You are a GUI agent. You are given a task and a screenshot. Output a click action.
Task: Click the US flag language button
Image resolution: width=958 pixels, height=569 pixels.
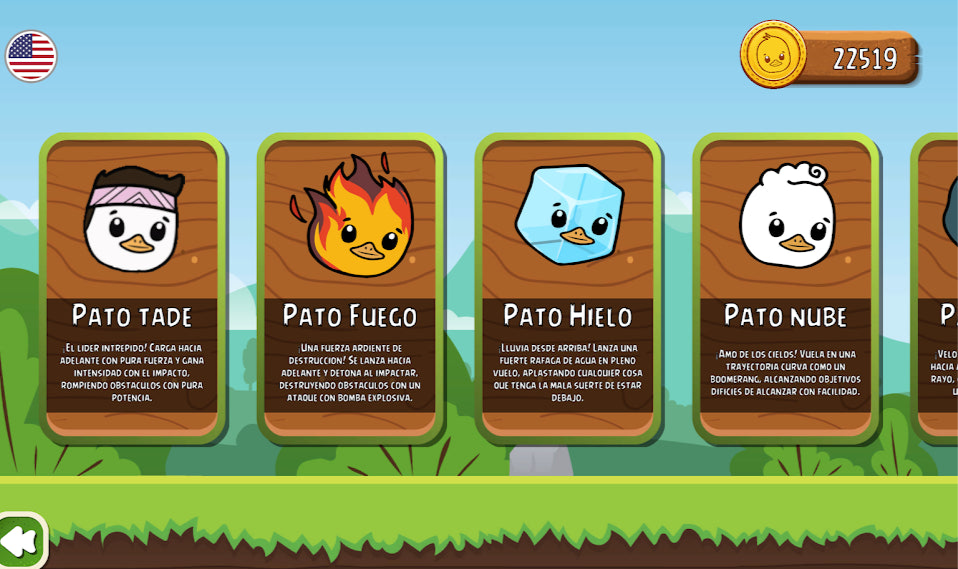click(x=31, y=56)
